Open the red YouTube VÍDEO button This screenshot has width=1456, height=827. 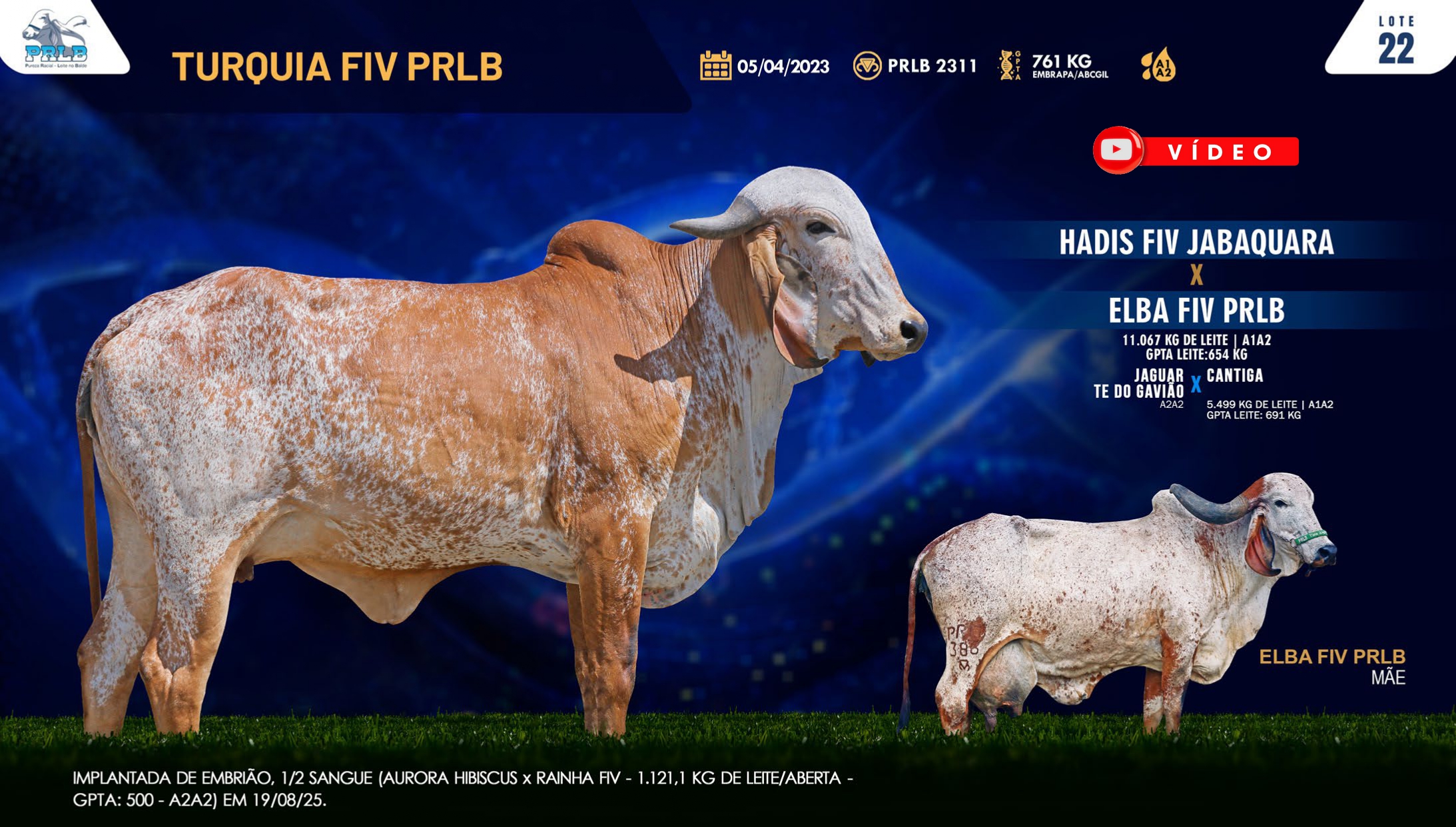click(1196, 151)
